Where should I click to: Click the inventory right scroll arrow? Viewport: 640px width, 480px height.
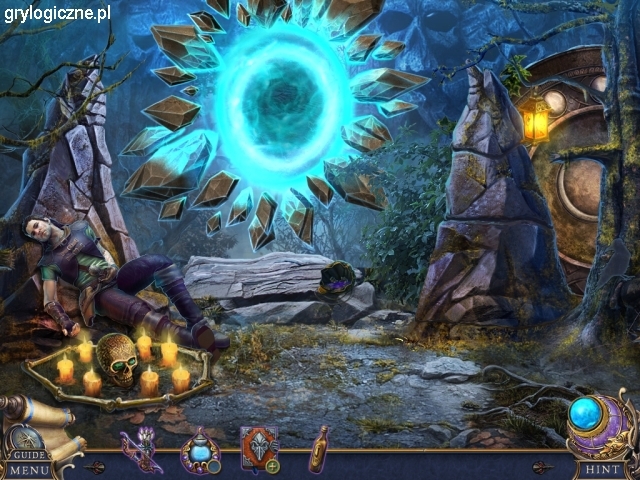point(541,465)
